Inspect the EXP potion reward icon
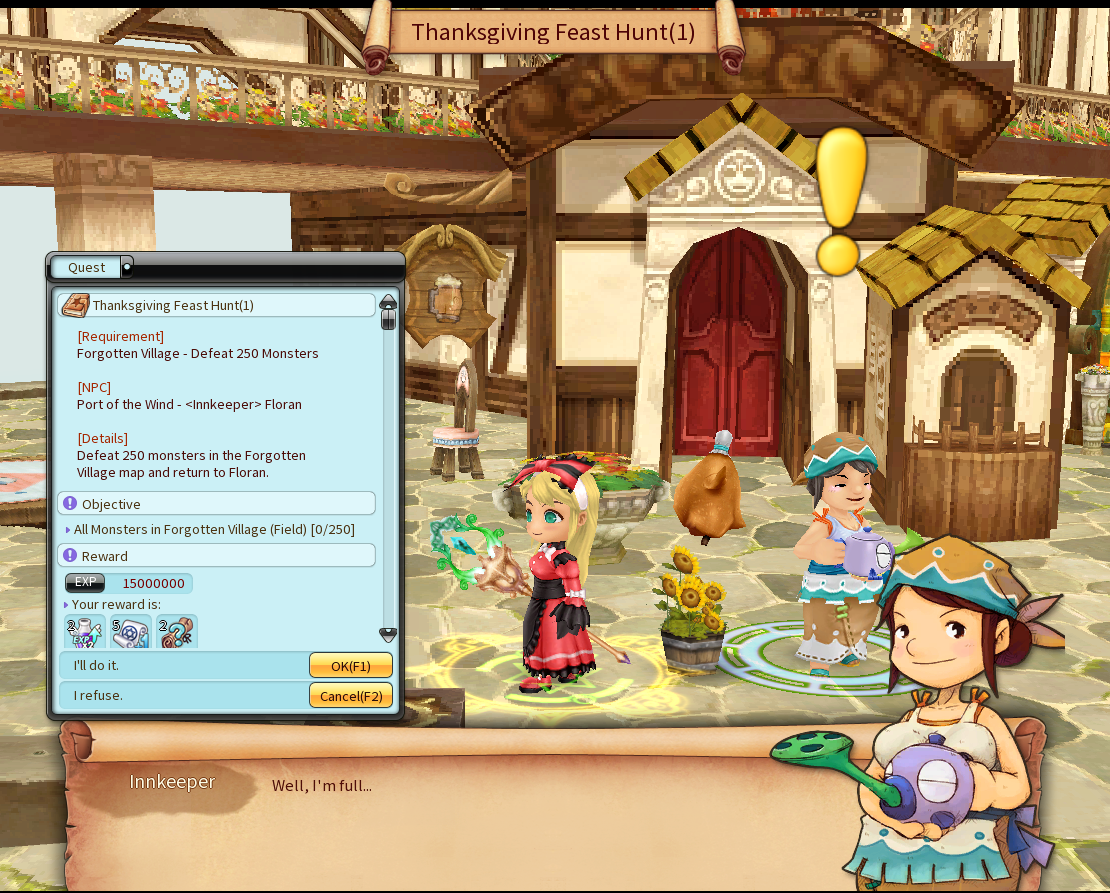The width and height of the screenshot is (1110, 893). [x=84, y=633]
